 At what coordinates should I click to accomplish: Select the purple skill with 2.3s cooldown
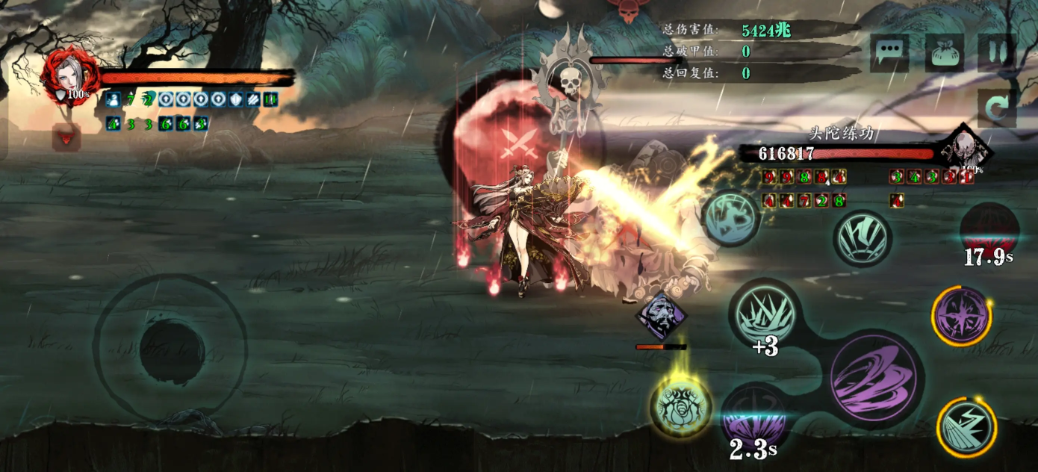click(755, 415)
